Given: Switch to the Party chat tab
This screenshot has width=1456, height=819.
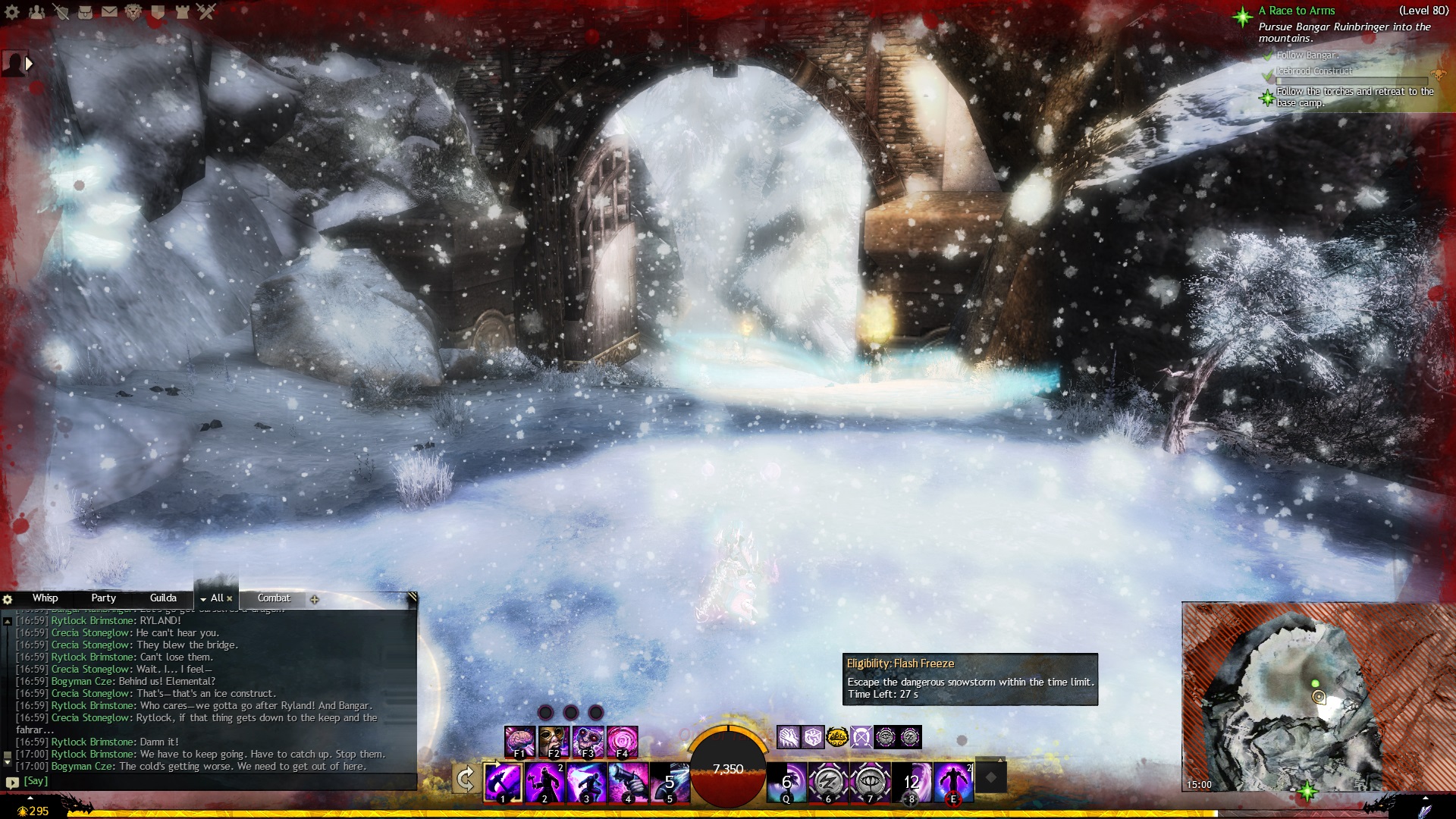Looking at the screenshot, I should [x=103, y=598].
